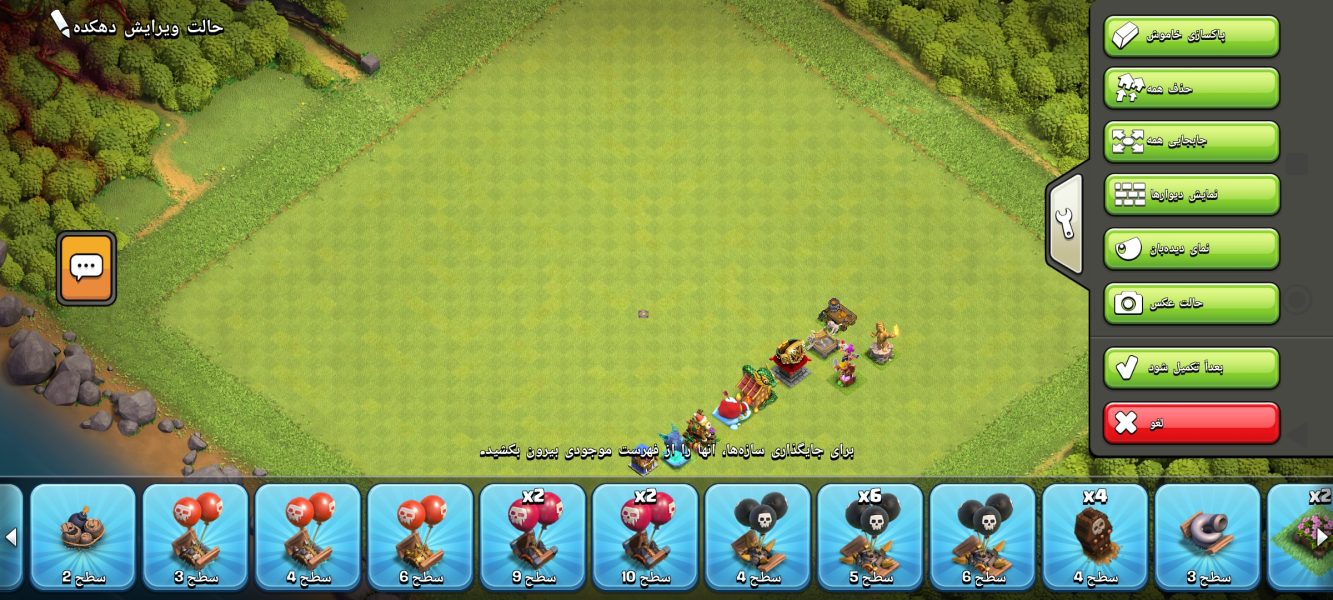
Task: Pick the level 3 red air bomb card
Action: pos(195,536)
